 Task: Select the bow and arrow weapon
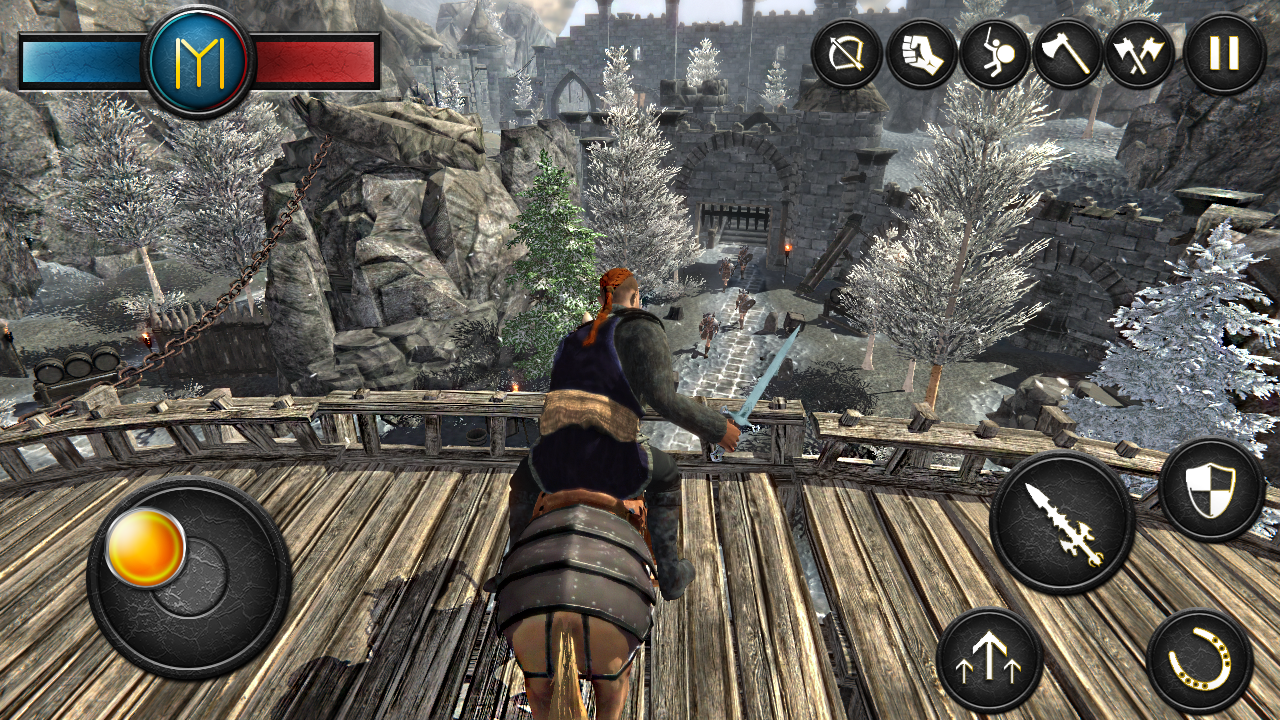pos(846,54)
